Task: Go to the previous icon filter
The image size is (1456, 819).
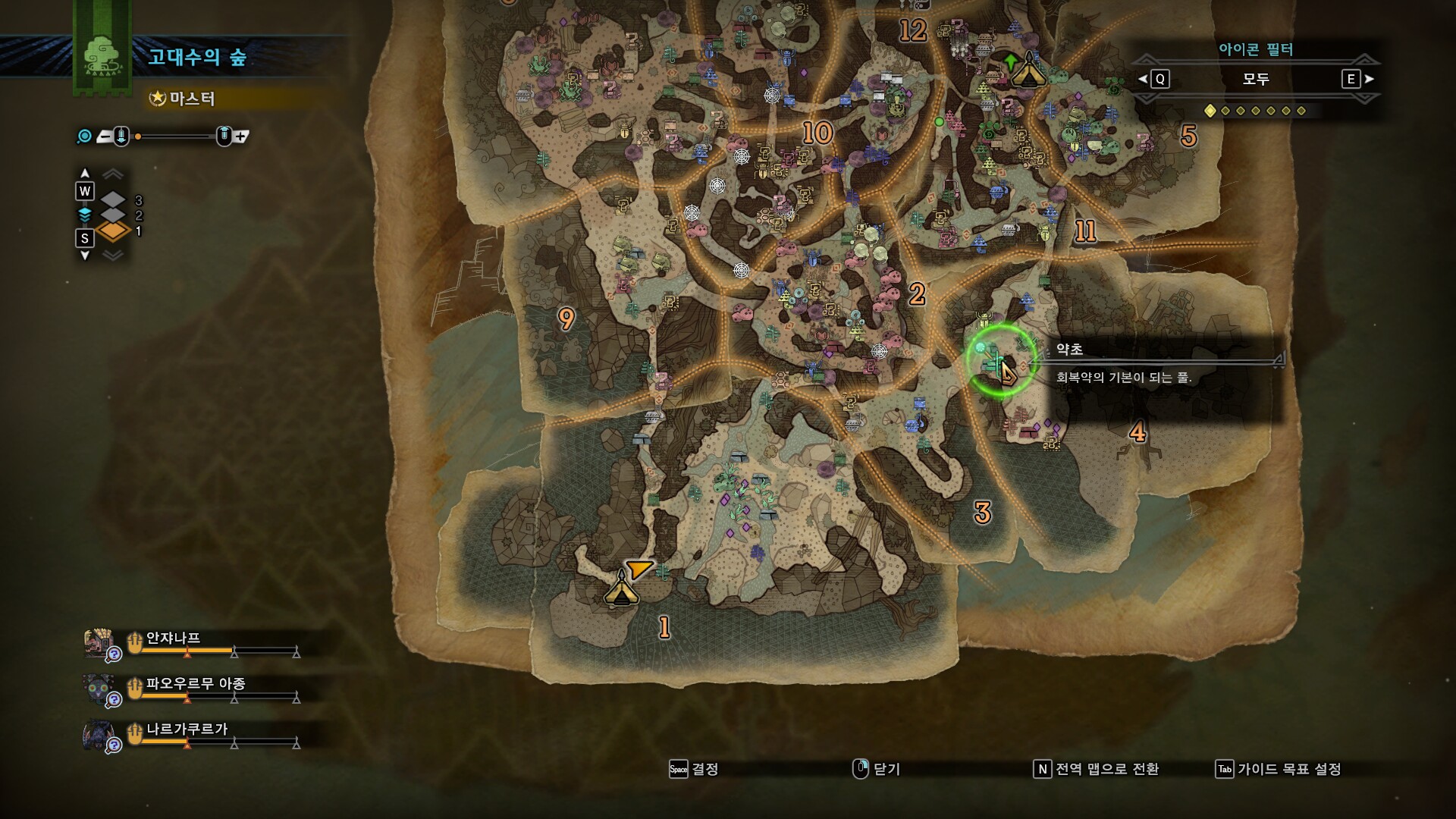Action: (x=1154, y=79)
